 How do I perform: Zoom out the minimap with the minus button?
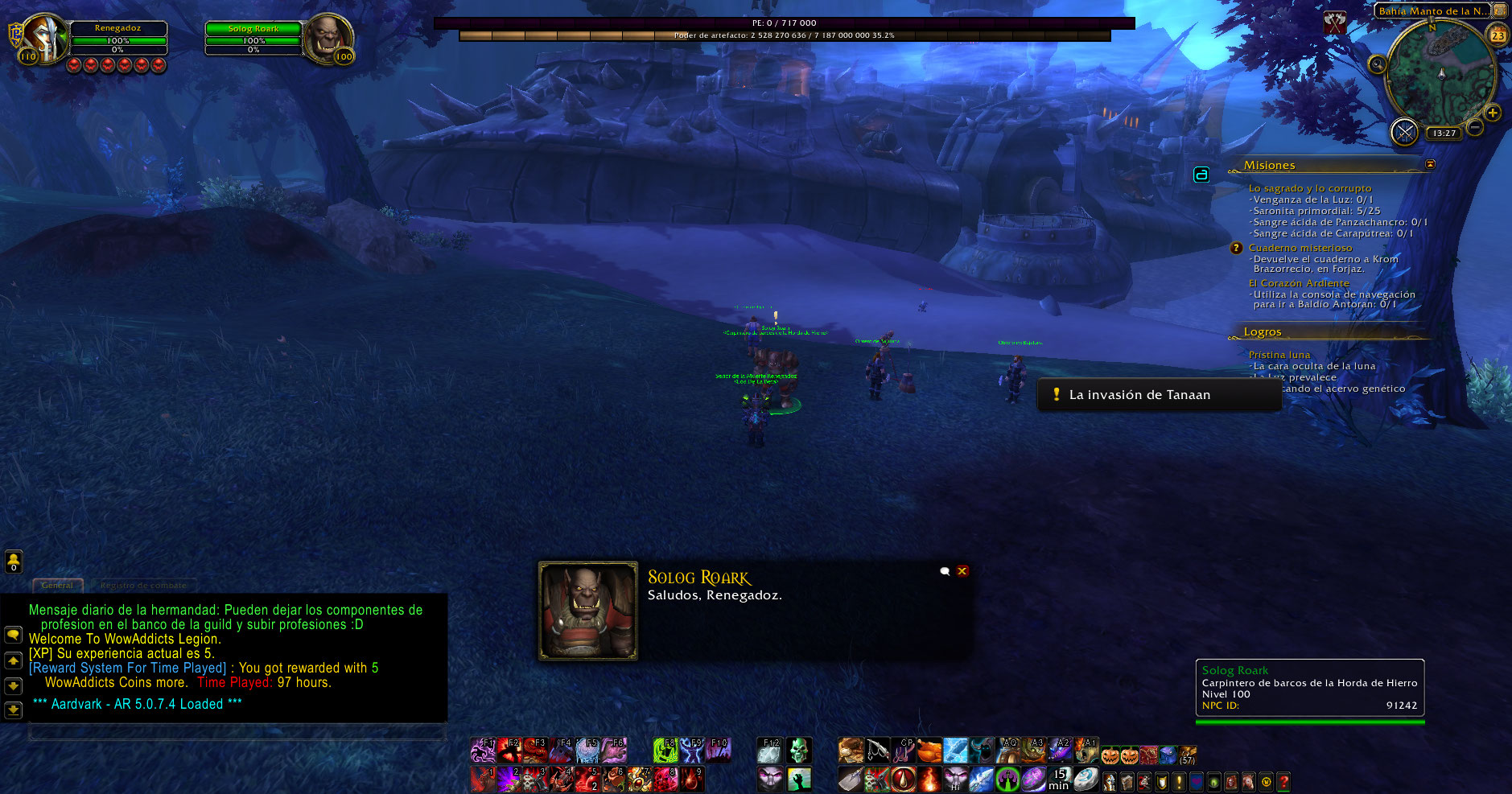[x=1475, y=127]
